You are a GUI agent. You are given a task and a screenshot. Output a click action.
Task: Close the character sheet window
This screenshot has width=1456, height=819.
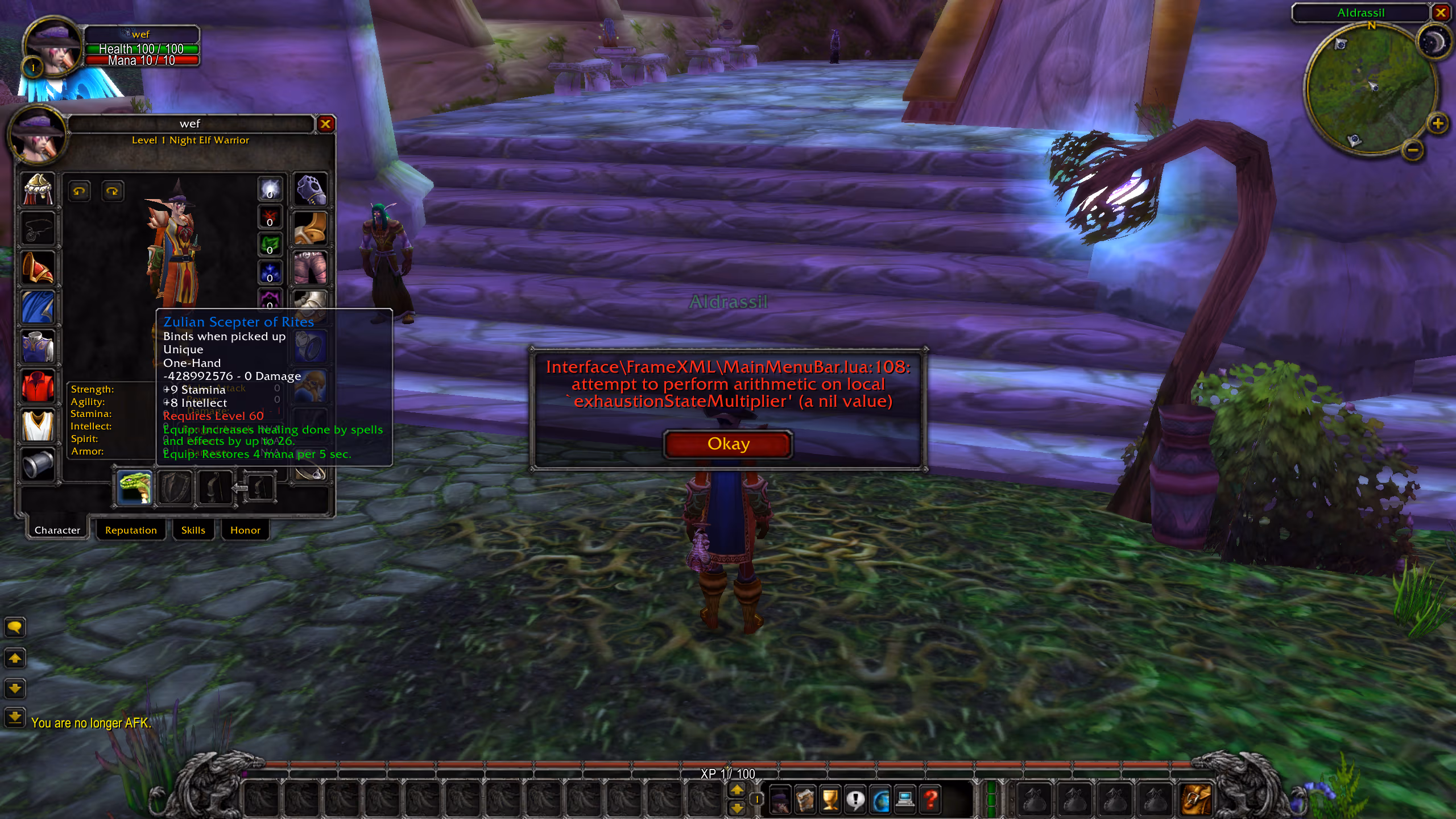[x=325, y=124]
